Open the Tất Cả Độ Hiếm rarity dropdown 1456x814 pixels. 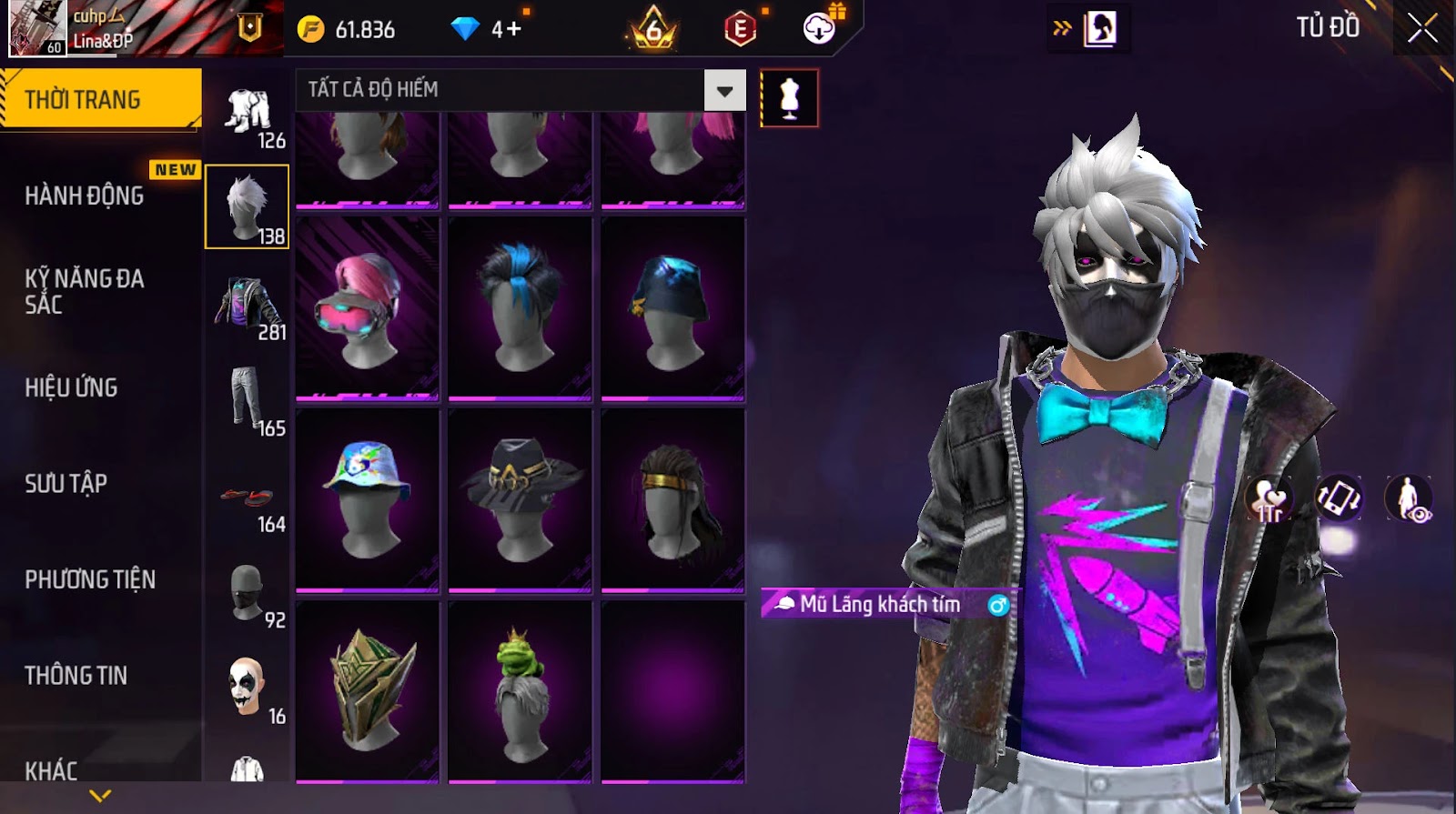pos(724,90)
